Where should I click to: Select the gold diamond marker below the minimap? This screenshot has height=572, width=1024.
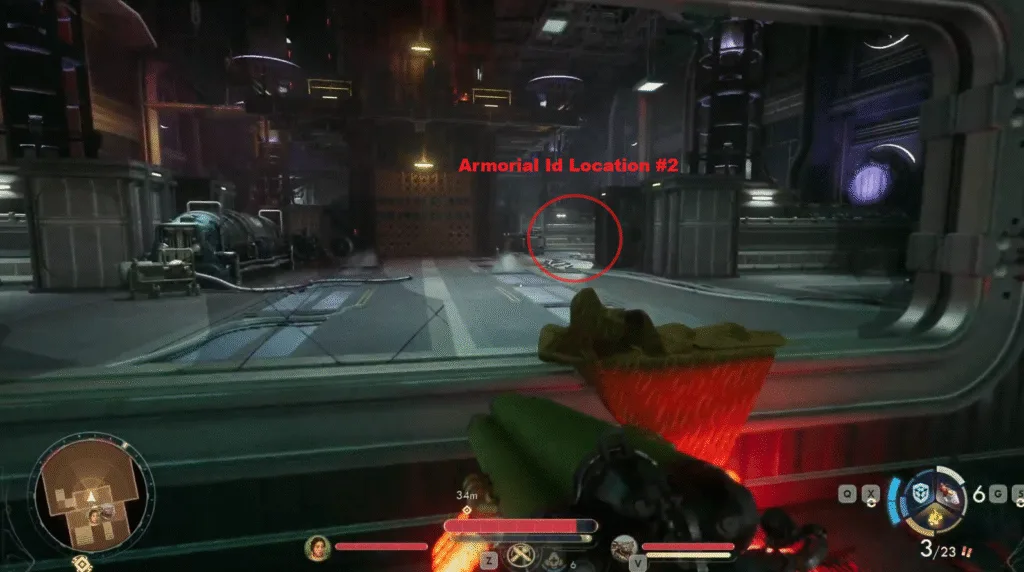78,562
